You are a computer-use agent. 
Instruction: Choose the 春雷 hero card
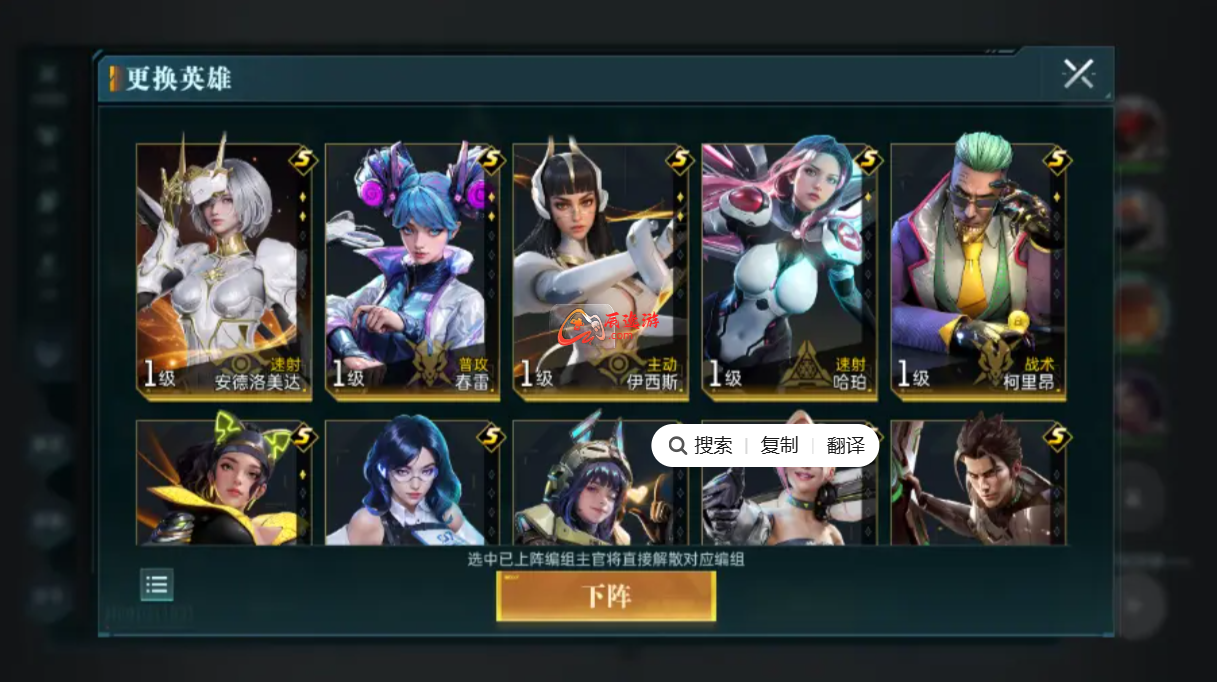412,270
